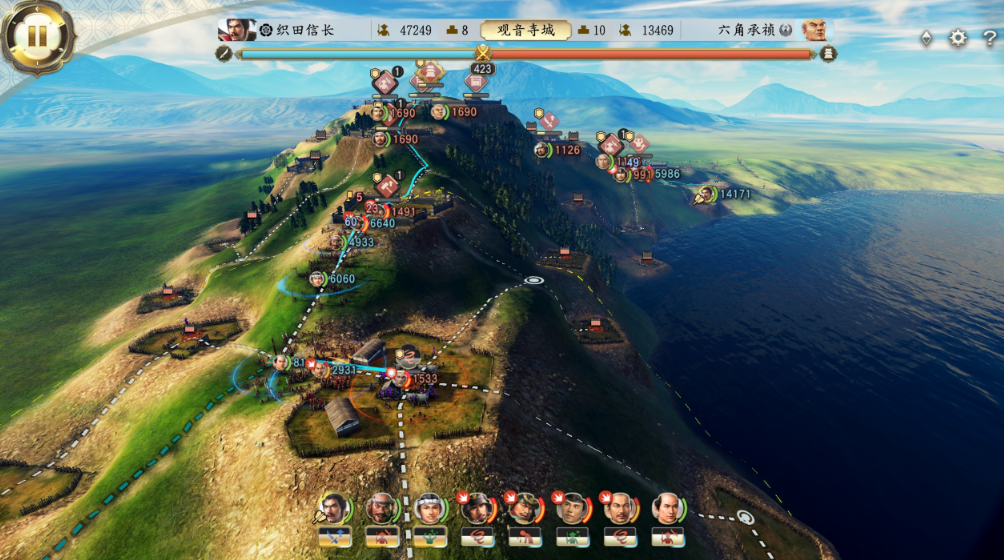Select the bottom officer wearing a white headband
The width and height of the screenshot is (1004, 560).
point(430,509)
